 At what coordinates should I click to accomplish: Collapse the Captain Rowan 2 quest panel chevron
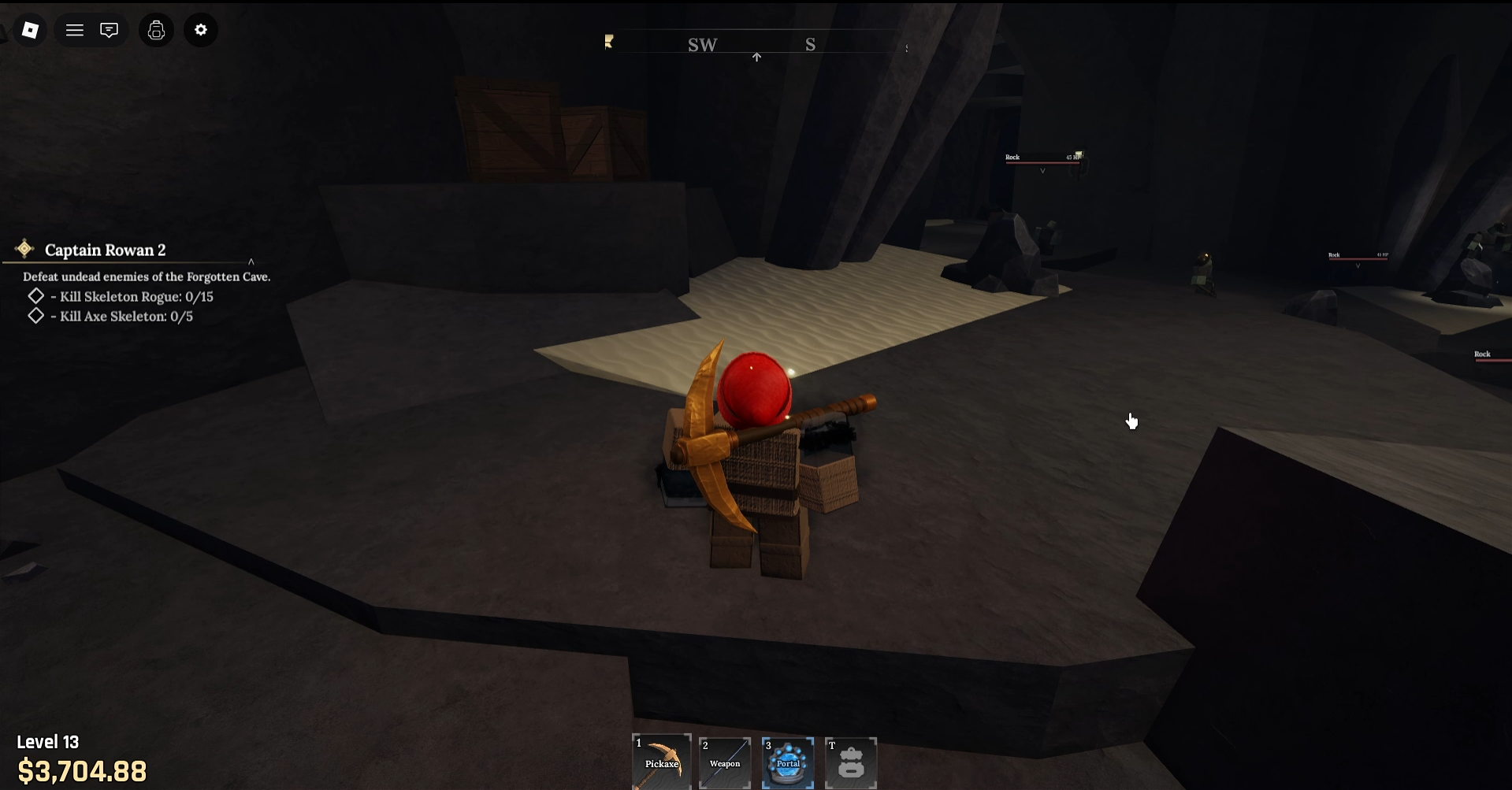(251, 260)
